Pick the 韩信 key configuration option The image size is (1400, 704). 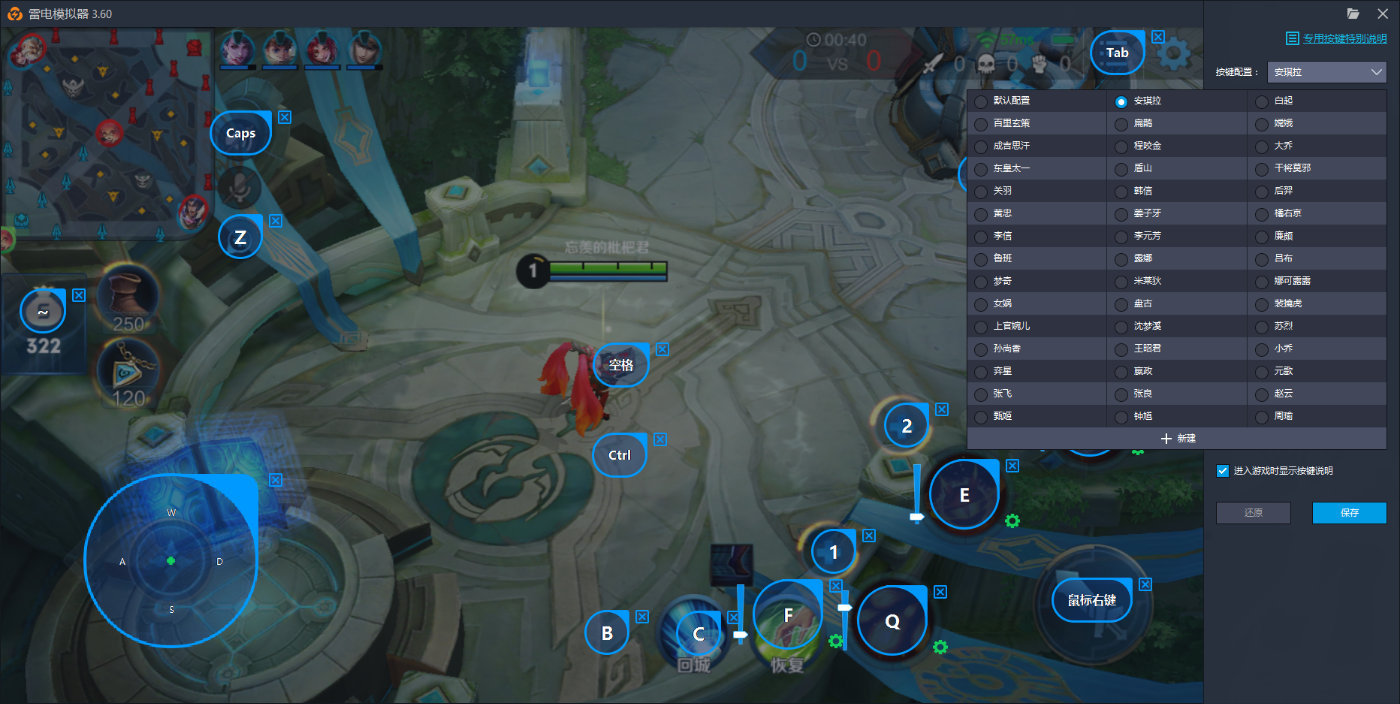click(x=1122, y=191)
